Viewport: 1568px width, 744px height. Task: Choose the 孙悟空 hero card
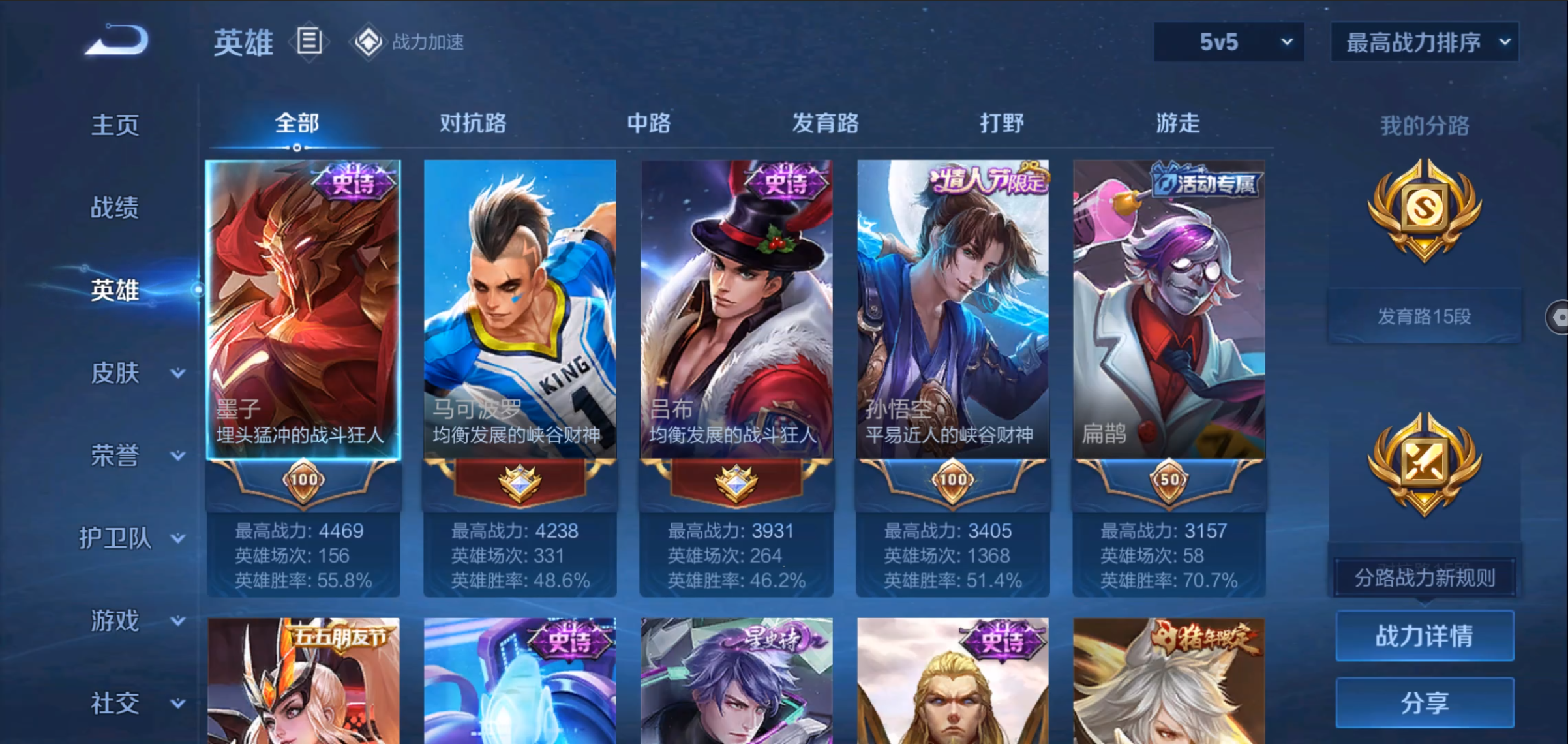tap(952, 310)
